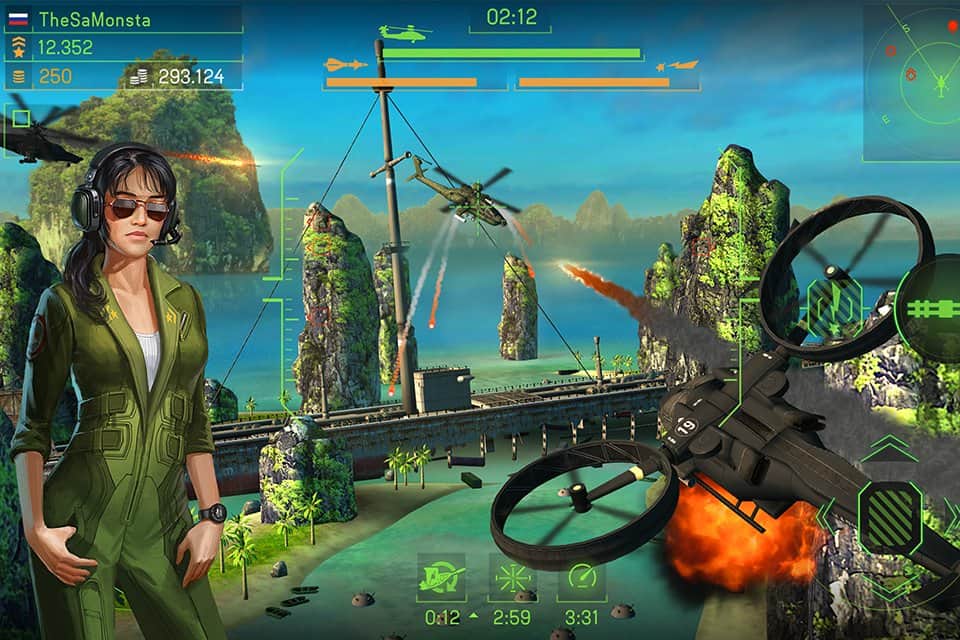The width and height of the screenshot is (960, 640).
Task: Activate the helicopter repair ability icon
Action: coord(441,577)
